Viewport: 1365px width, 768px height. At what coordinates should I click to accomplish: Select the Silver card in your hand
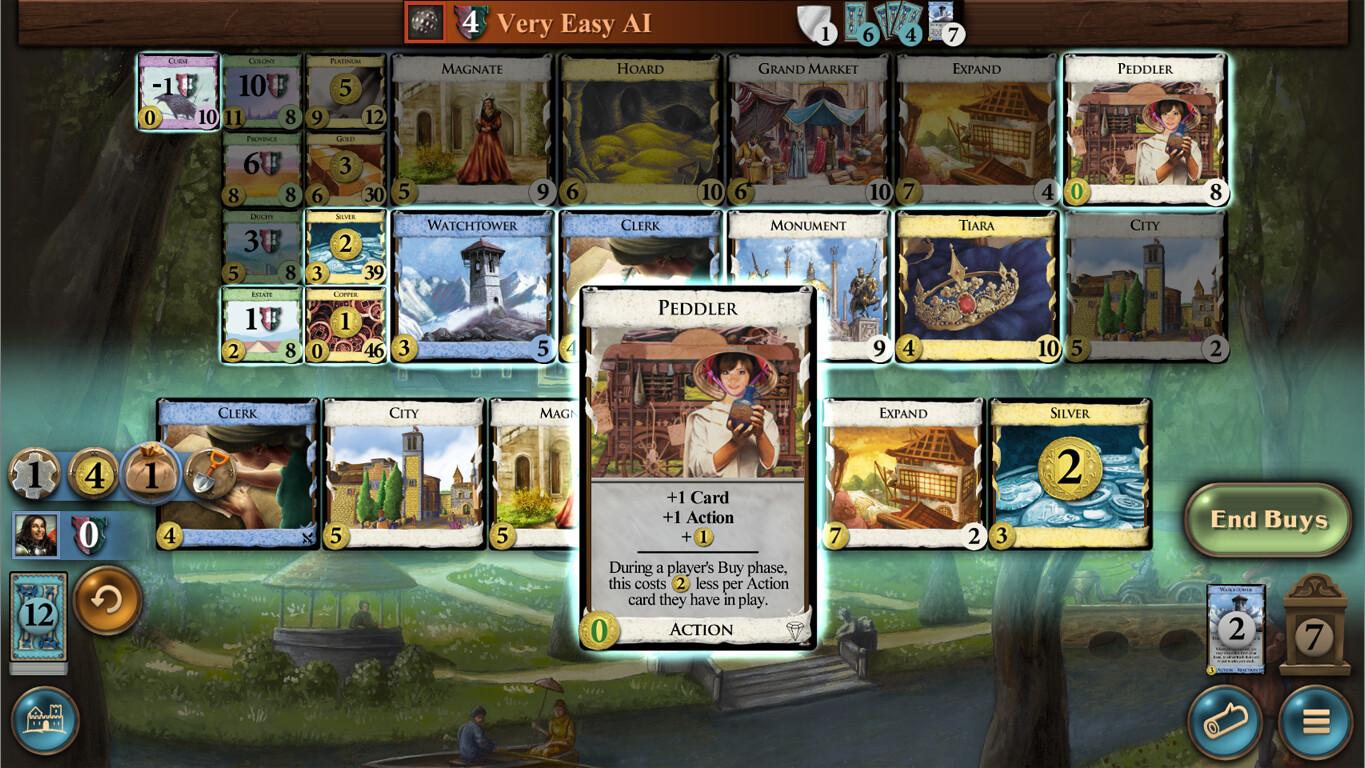point(1069,472)
